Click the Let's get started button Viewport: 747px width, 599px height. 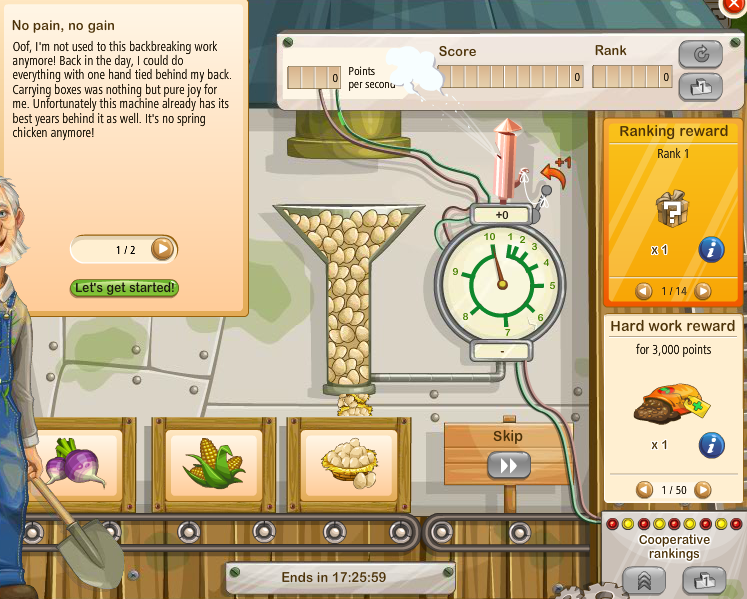click(125, 288)
